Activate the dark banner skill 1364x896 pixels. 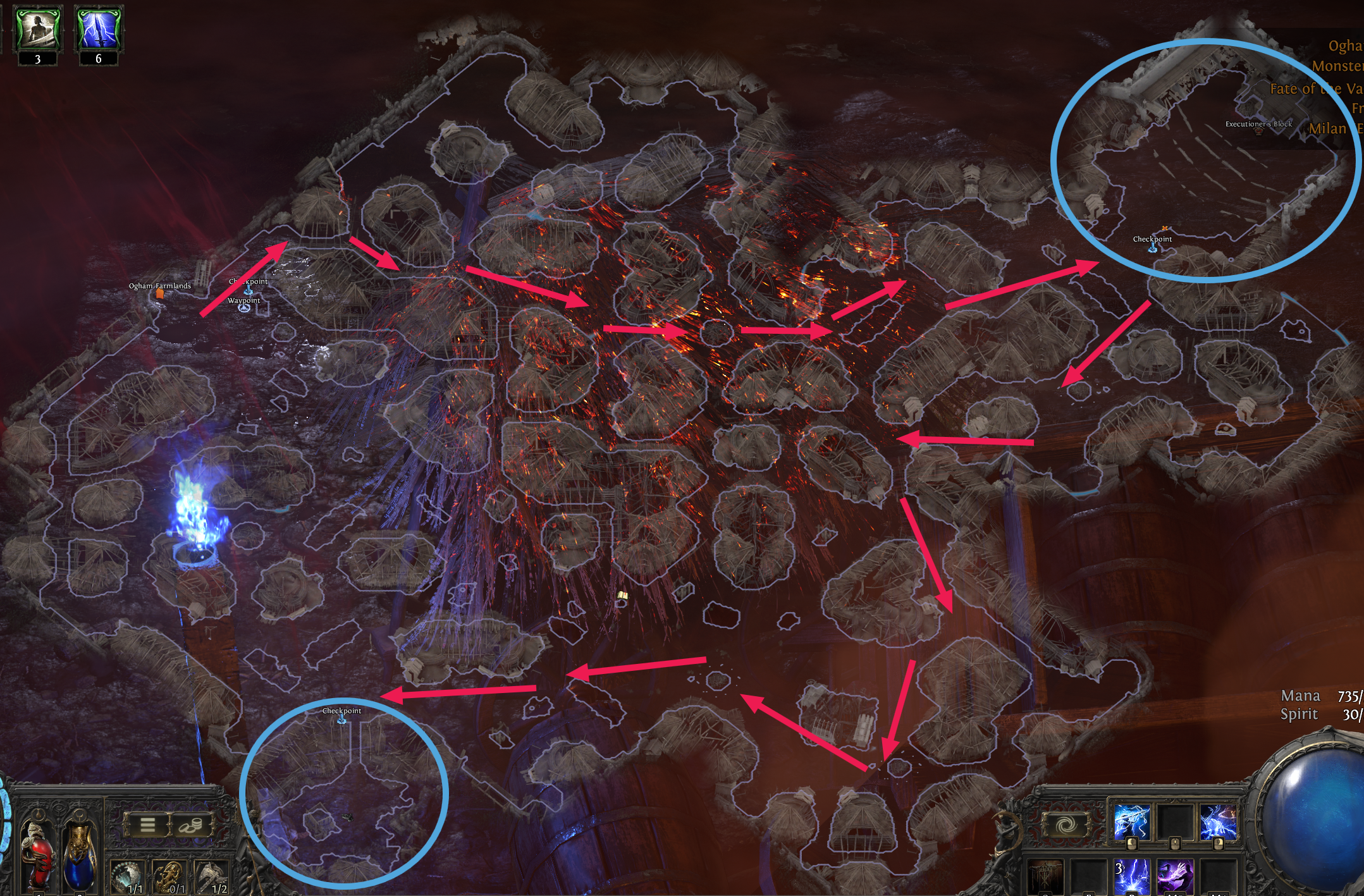point(1046,878)
